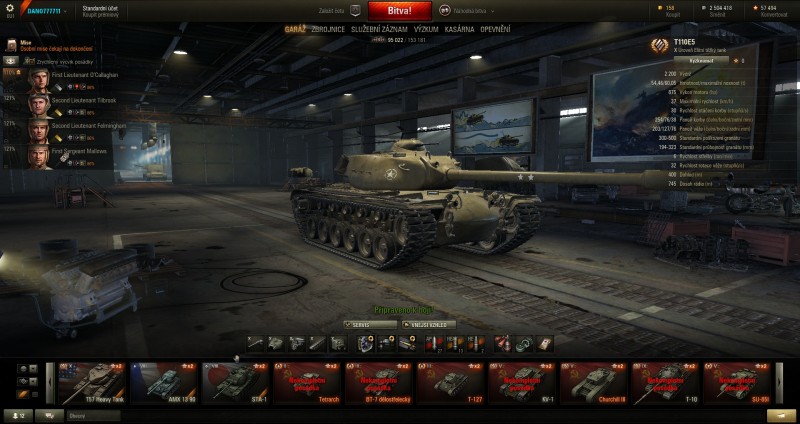Choose the AMX 13 90 tank

164,381
